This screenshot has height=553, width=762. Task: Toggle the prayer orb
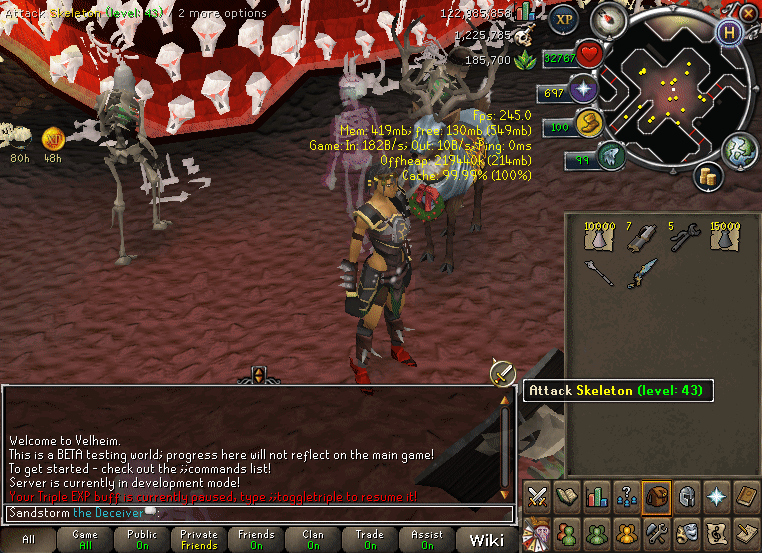[582, 92]
